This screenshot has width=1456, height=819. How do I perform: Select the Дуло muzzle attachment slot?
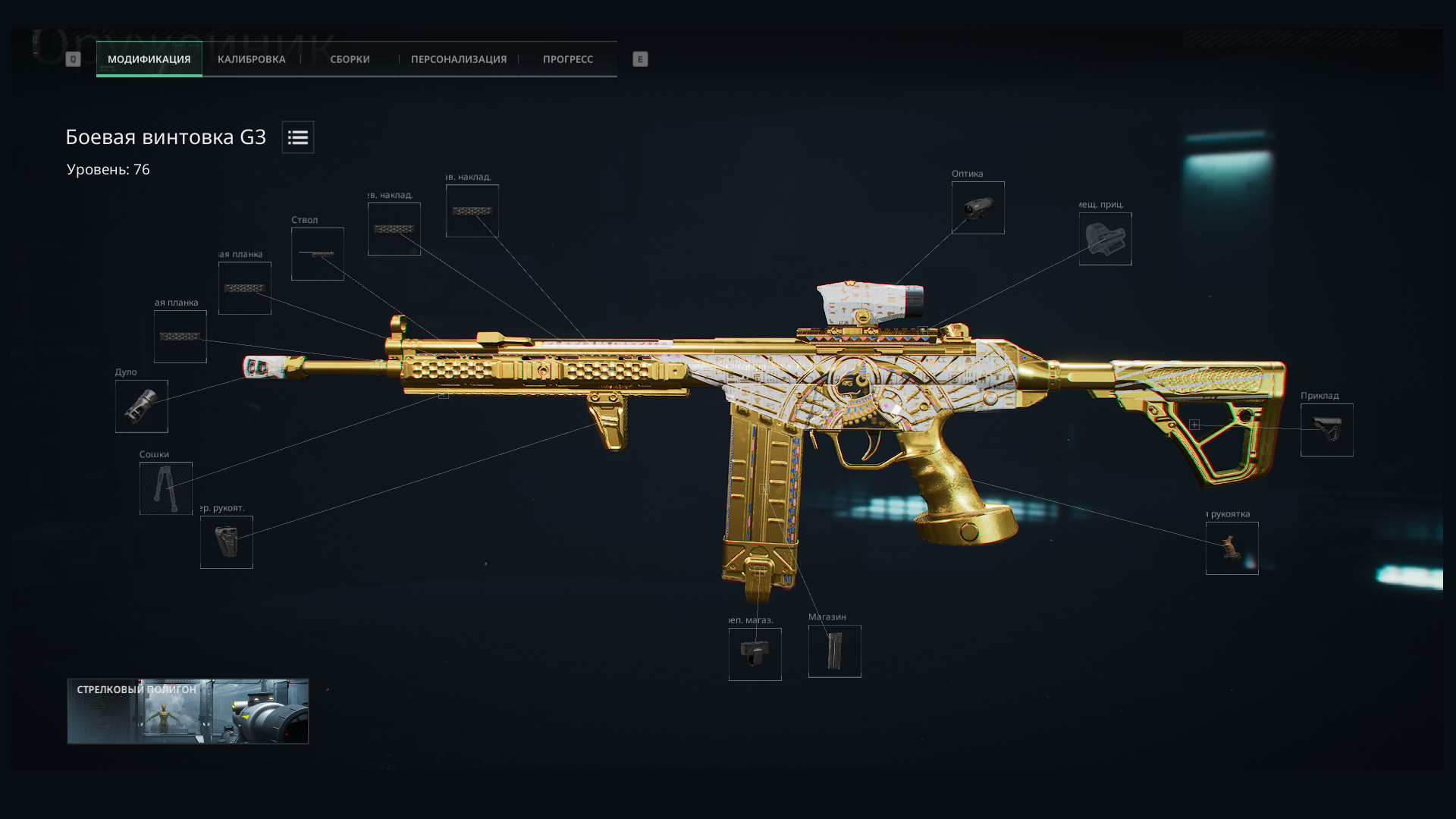(142, 406)
